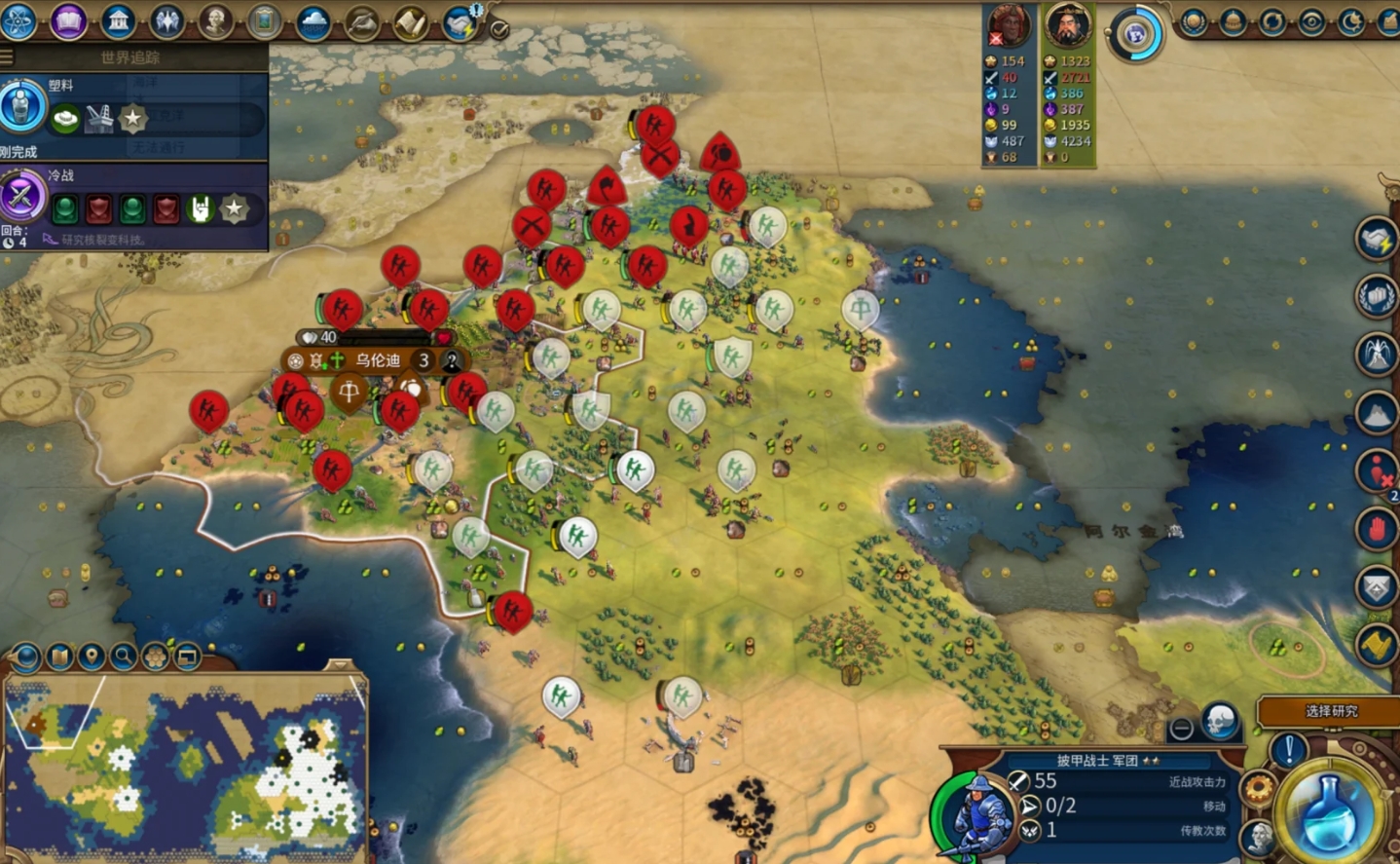This screenshot has height=864, width=1400.
Task: Open the map pins tool
Action: point(92,657)
